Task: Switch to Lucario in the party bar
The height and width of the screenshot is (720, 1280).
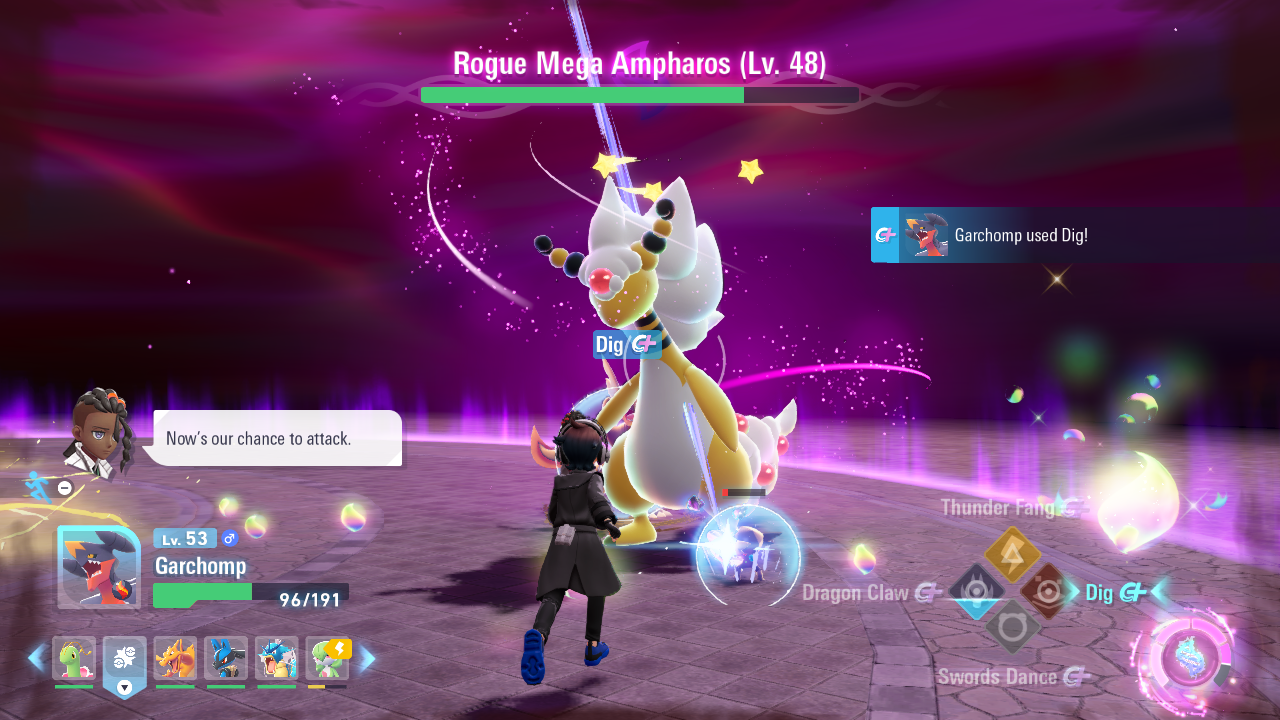Action: [226, 658]
